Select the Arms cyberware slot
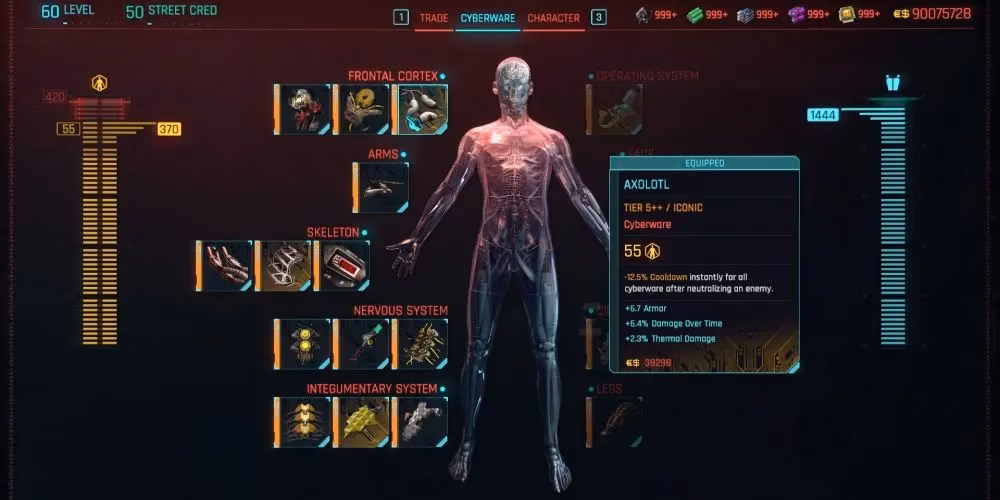This screenshot has height=500, width=1000. [382, 187]
